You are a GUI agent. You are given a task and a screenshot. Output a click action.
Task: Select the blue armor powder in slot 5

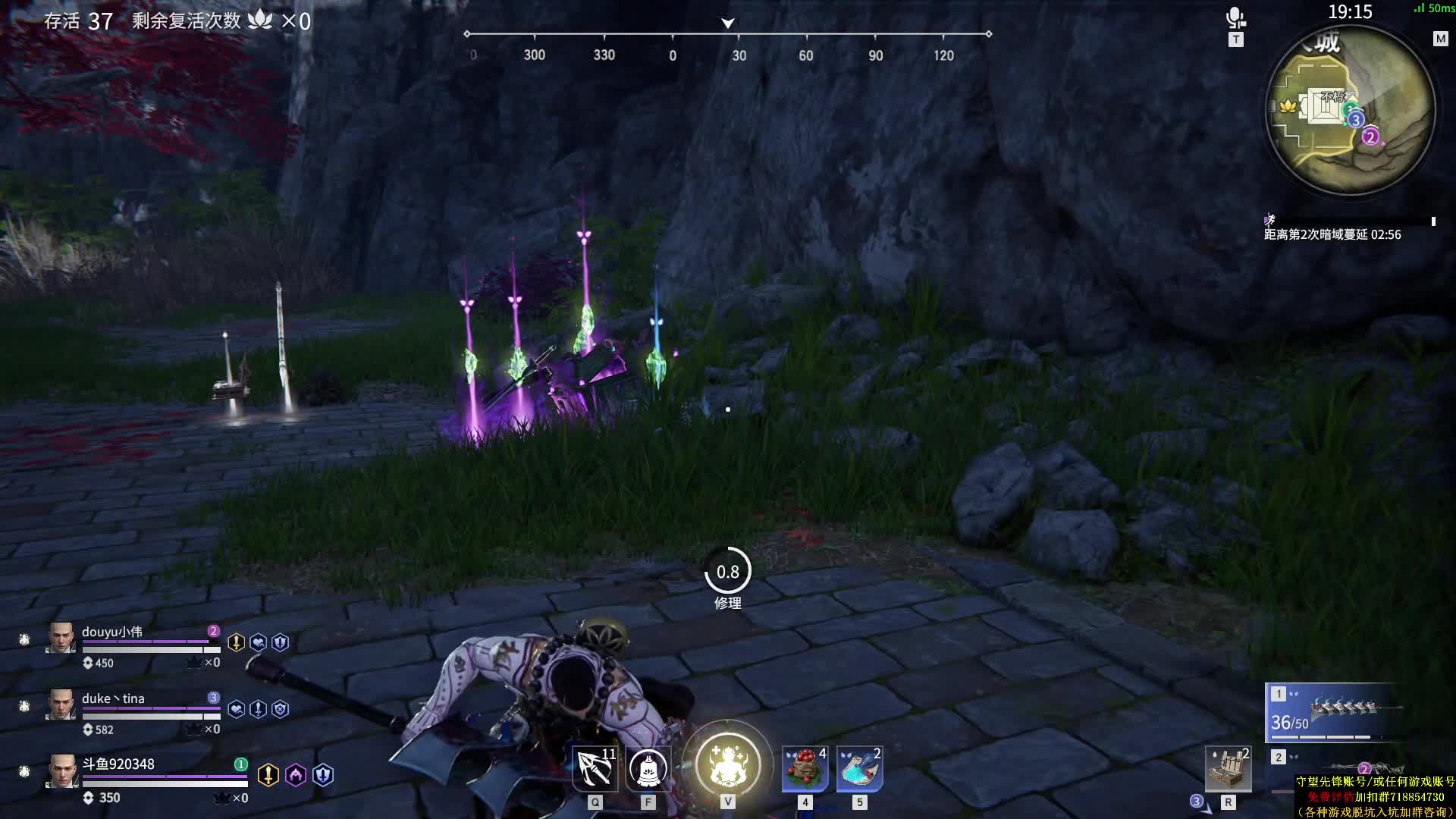pos(859,769)
